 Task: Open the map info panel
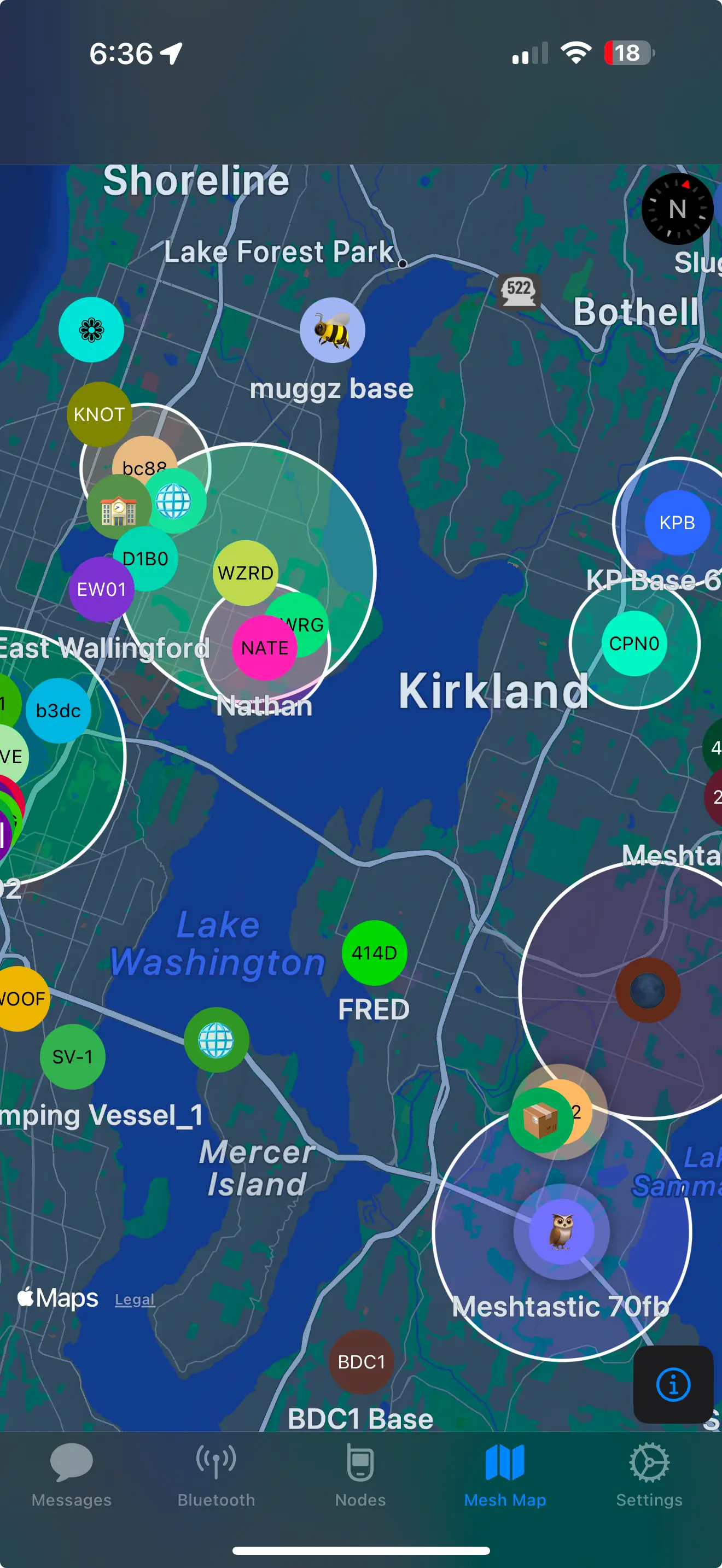point(673,1386)
